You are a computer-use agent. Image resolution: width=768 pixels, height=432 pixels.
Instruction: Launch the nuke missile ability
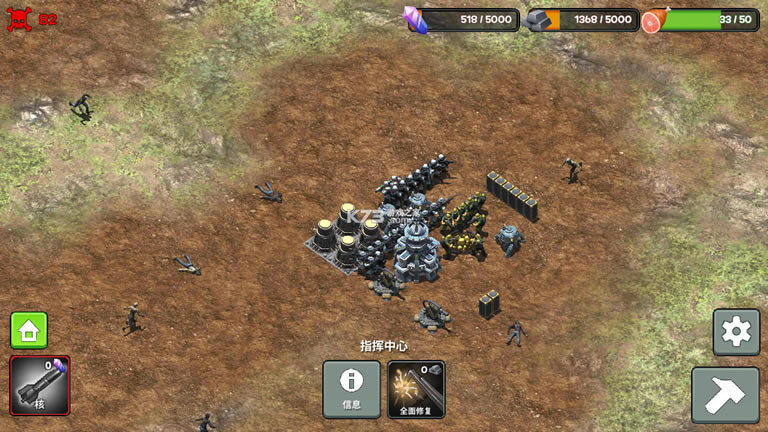coord(40,385)
